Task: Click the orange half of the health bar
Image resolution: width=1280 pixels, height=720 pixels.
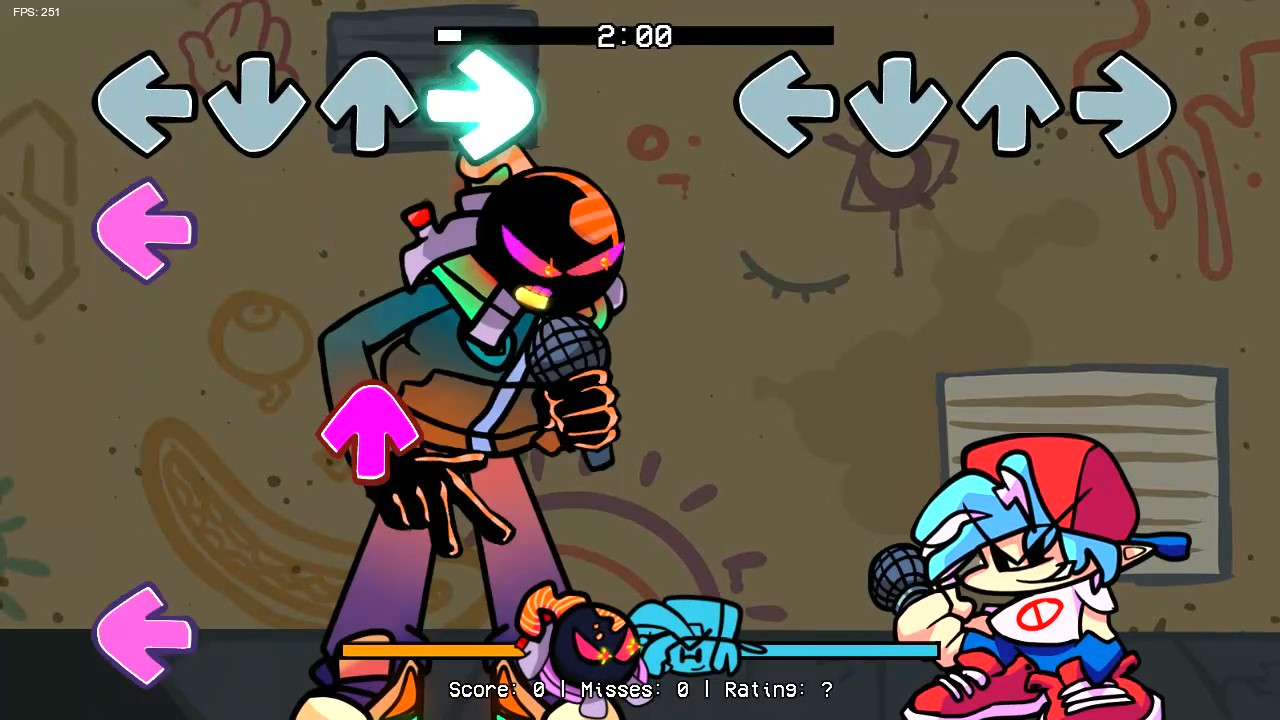Action: pos(430,650)
